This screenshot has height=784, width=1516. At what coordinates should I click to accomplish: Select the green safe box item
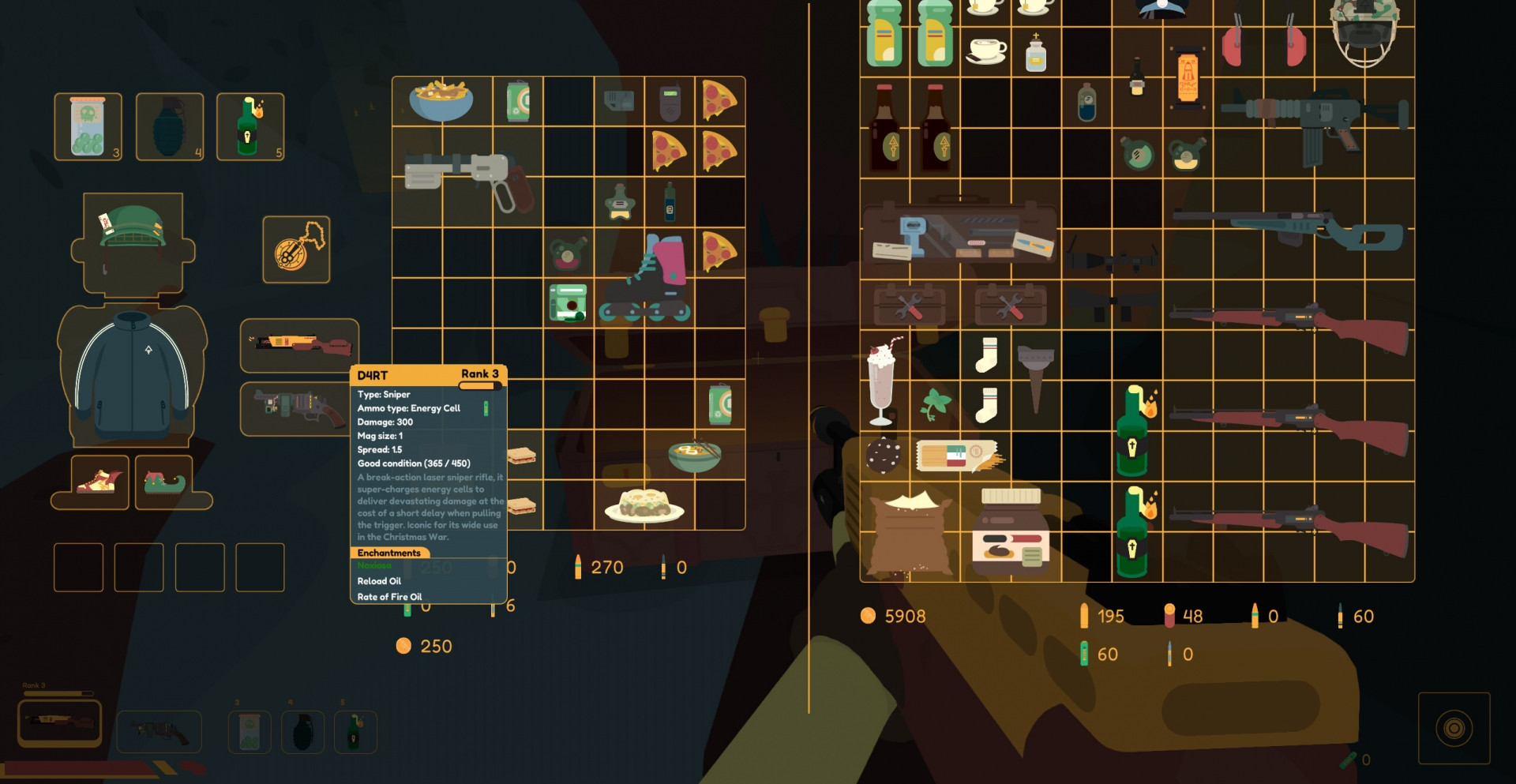click(x=568, y=303)
